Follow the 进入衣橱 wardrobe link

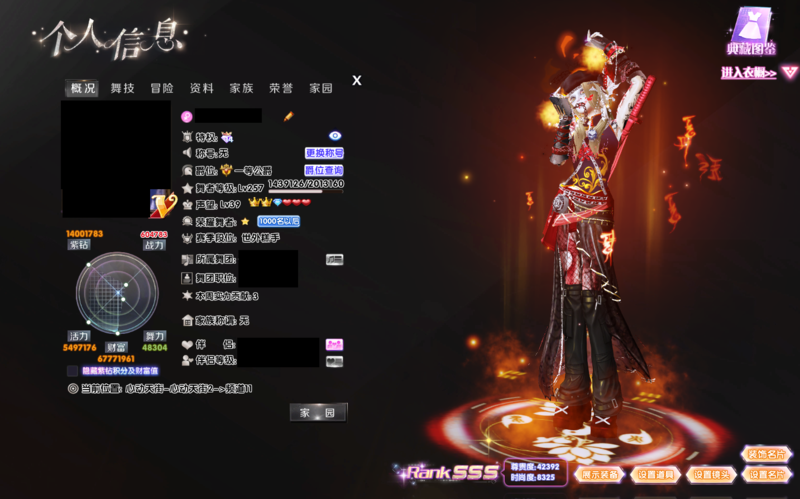point(759,72)
